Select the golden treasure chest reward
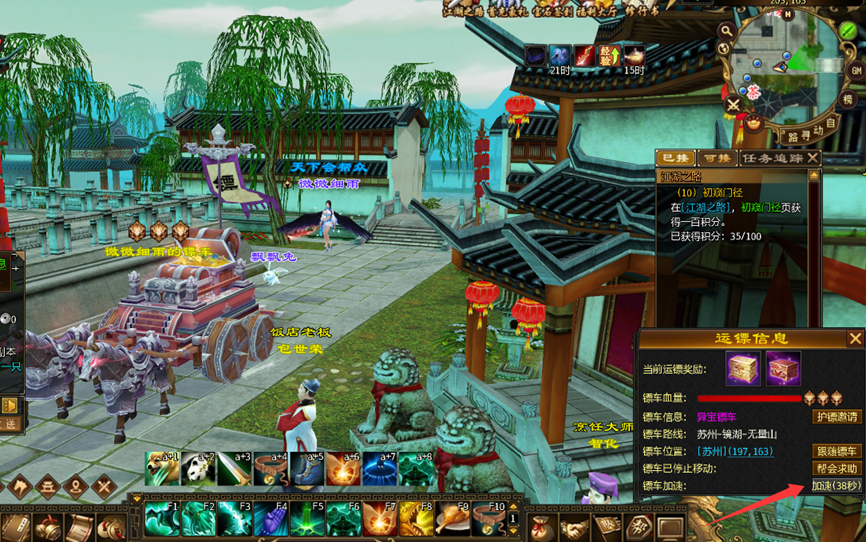Viewport: 866px width, 542px height. pos(743,369)
